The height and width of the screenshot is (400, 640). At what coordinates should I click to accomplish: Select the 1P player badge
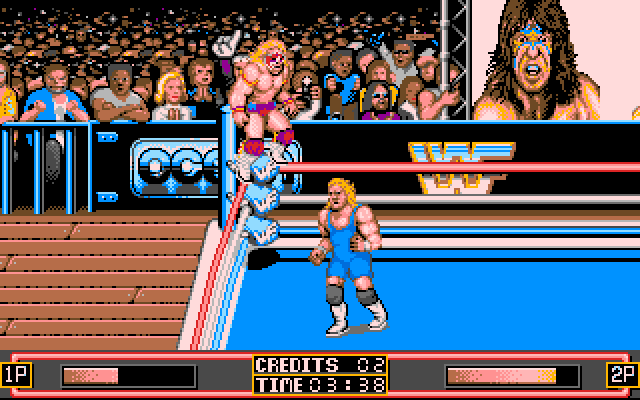coord(16,375)
